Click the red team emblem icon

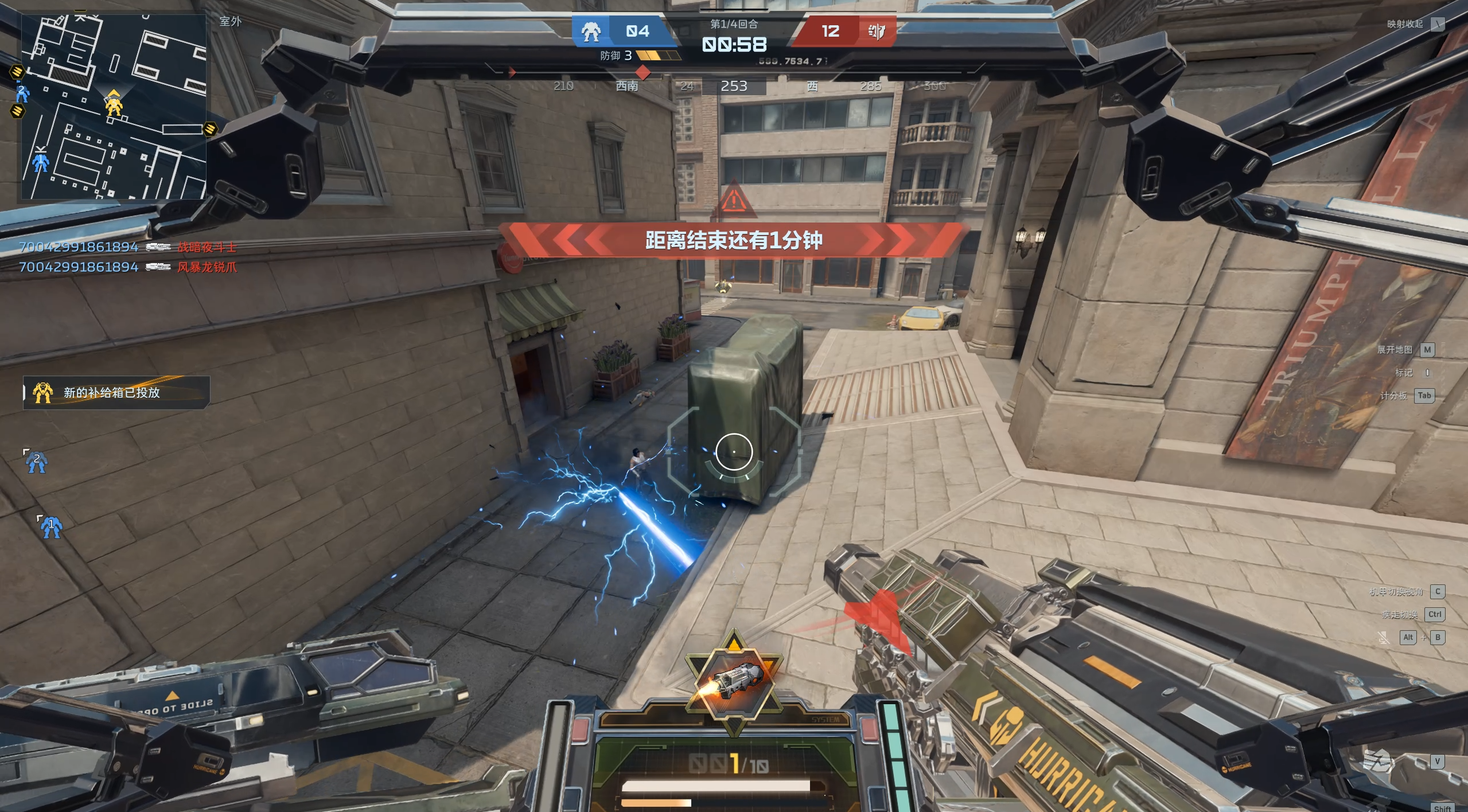pyautogui.click(x=876, y=31)
